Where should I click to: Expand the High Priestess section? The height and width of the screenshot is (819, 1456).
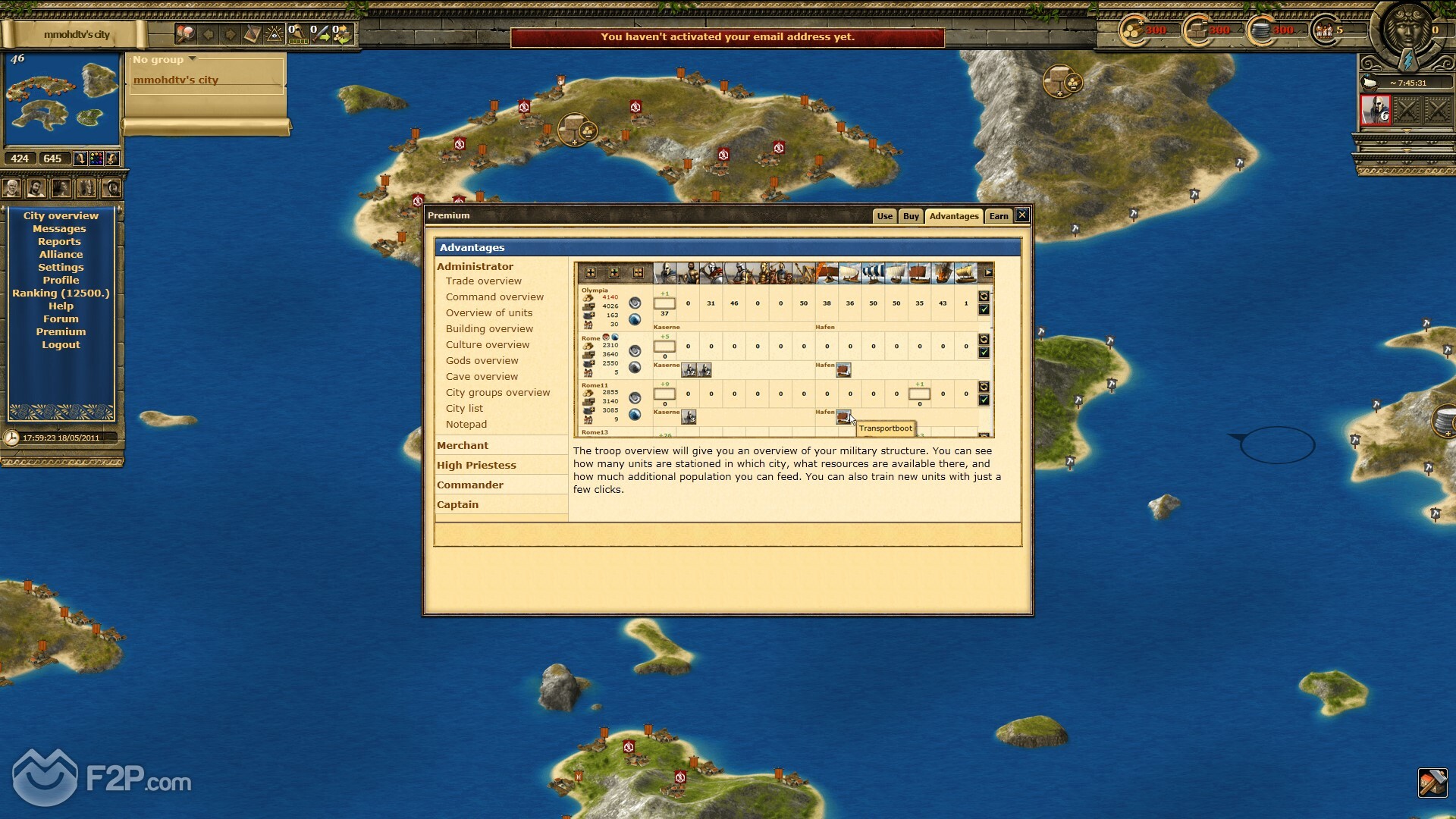pos(476,466)
